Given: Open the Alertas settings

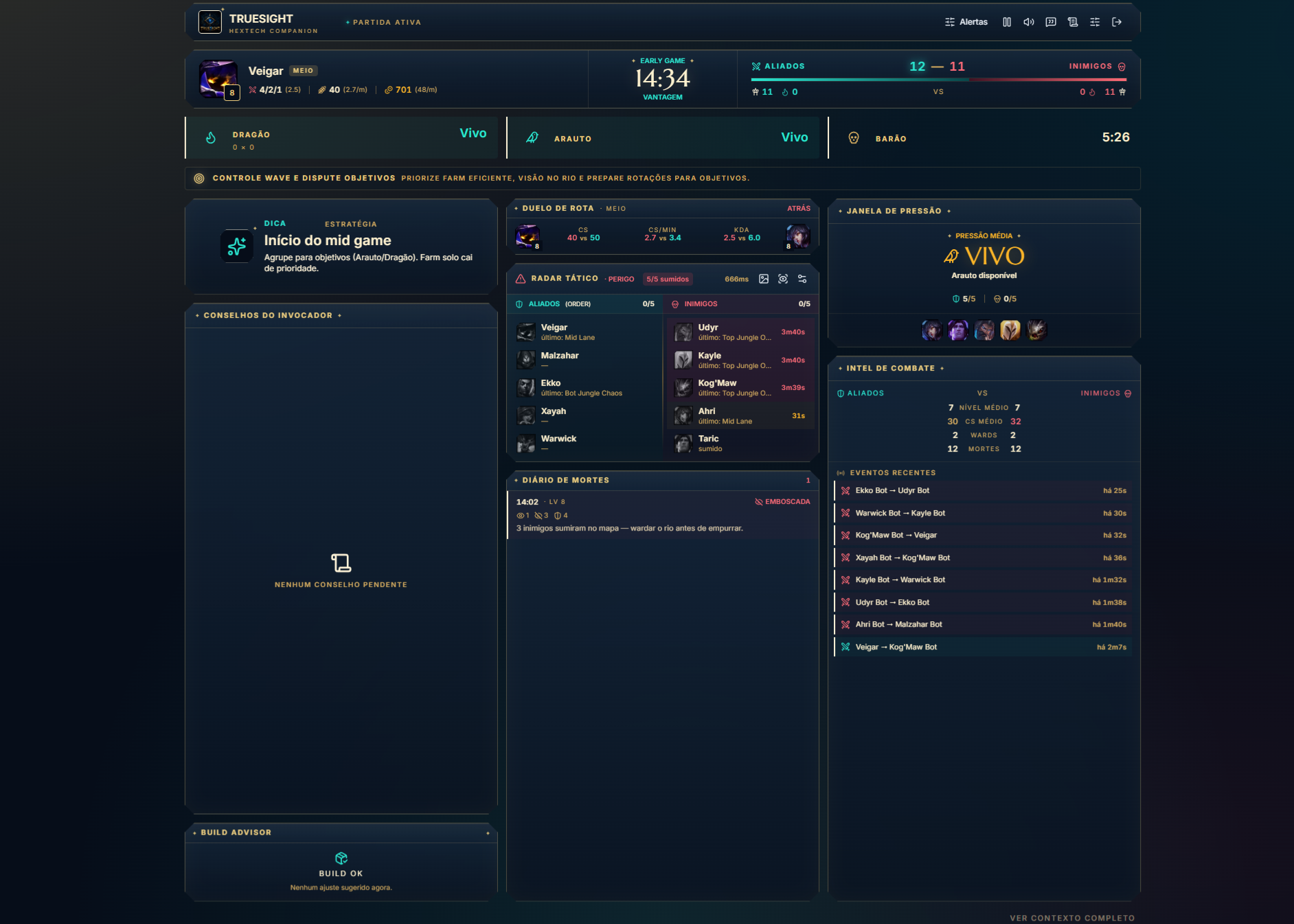Looking at the screenshot, I should (966, 22).
